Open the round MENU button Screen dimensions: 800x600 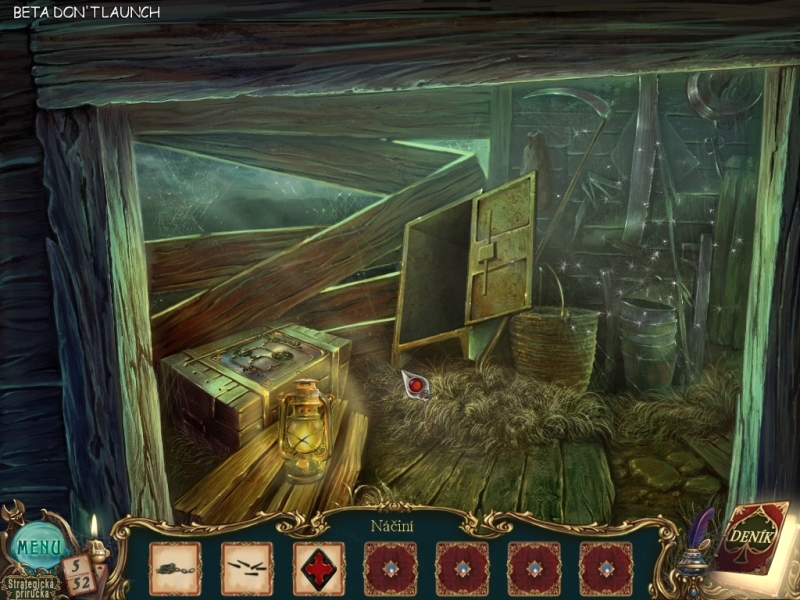[x=41, y=546]
